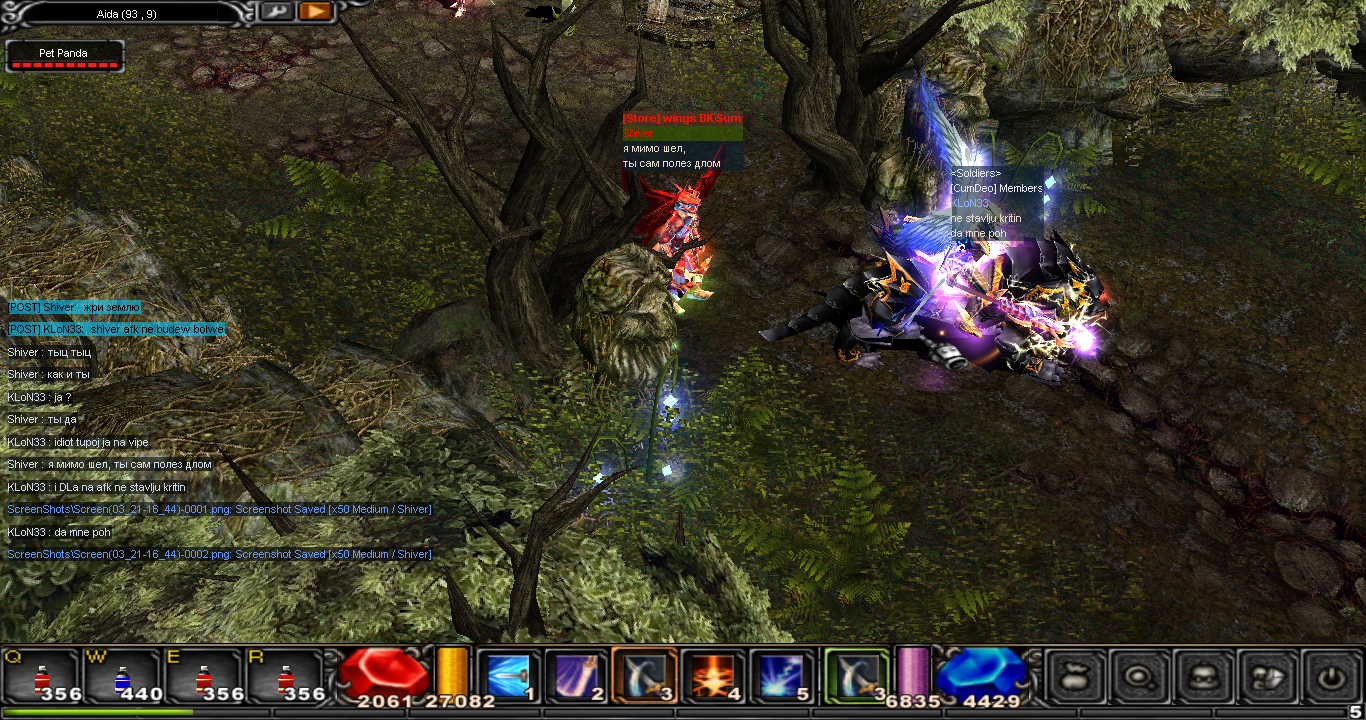Use the red potion in slot Q

coord(42,676)
